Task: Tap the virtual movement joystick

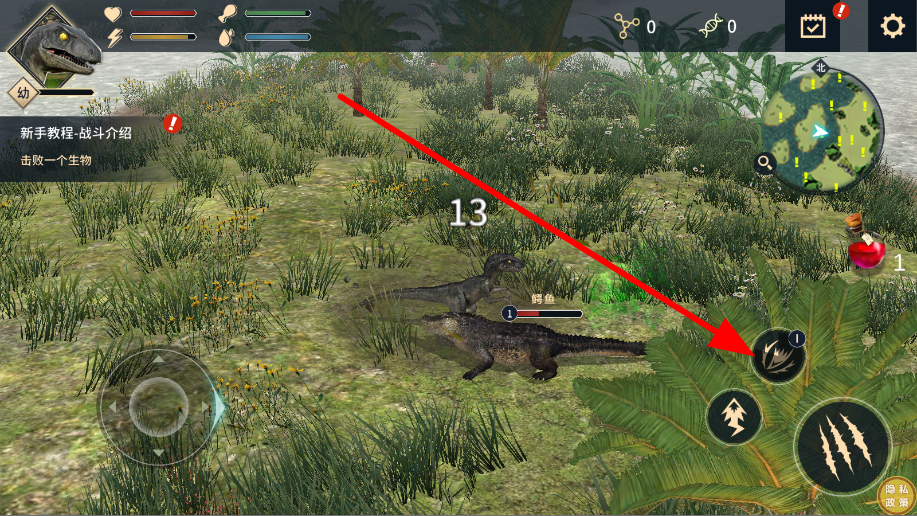Action: (158, 406)
